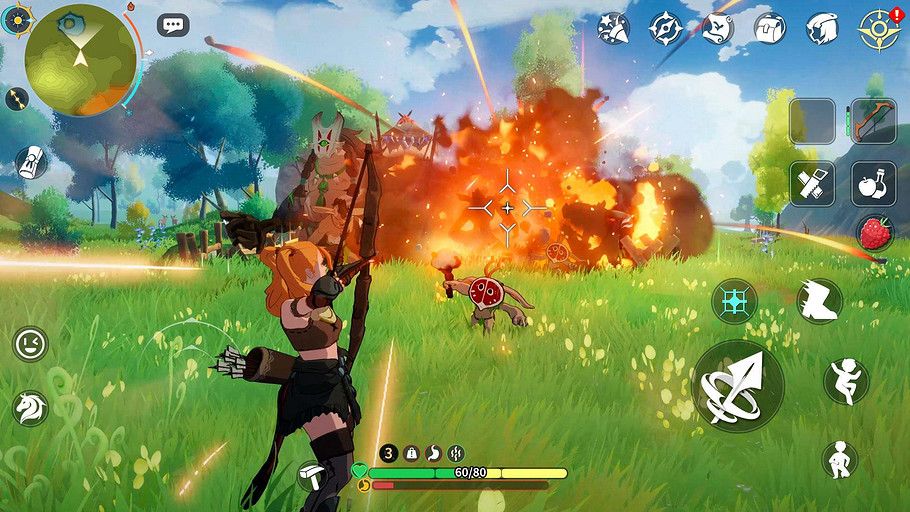This screenshot has height=512, width=910.
Task: Tap the jump button
Action: [x=846, y=381]
